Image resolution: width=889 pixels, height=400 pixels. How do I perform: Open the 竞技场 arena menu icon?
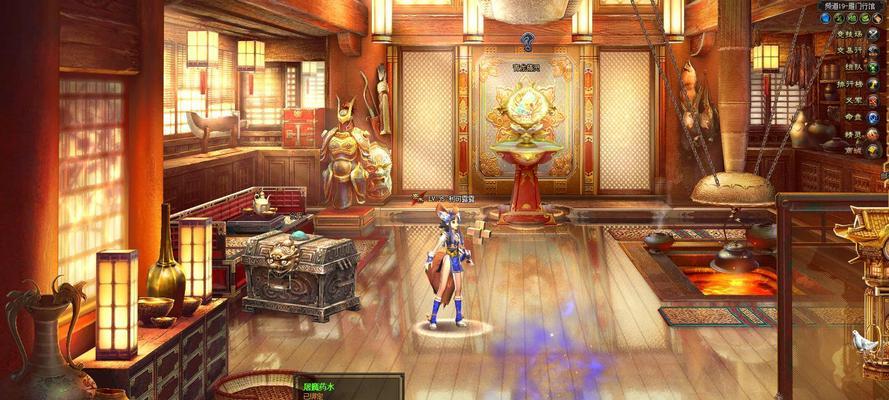tap(873, 33)
